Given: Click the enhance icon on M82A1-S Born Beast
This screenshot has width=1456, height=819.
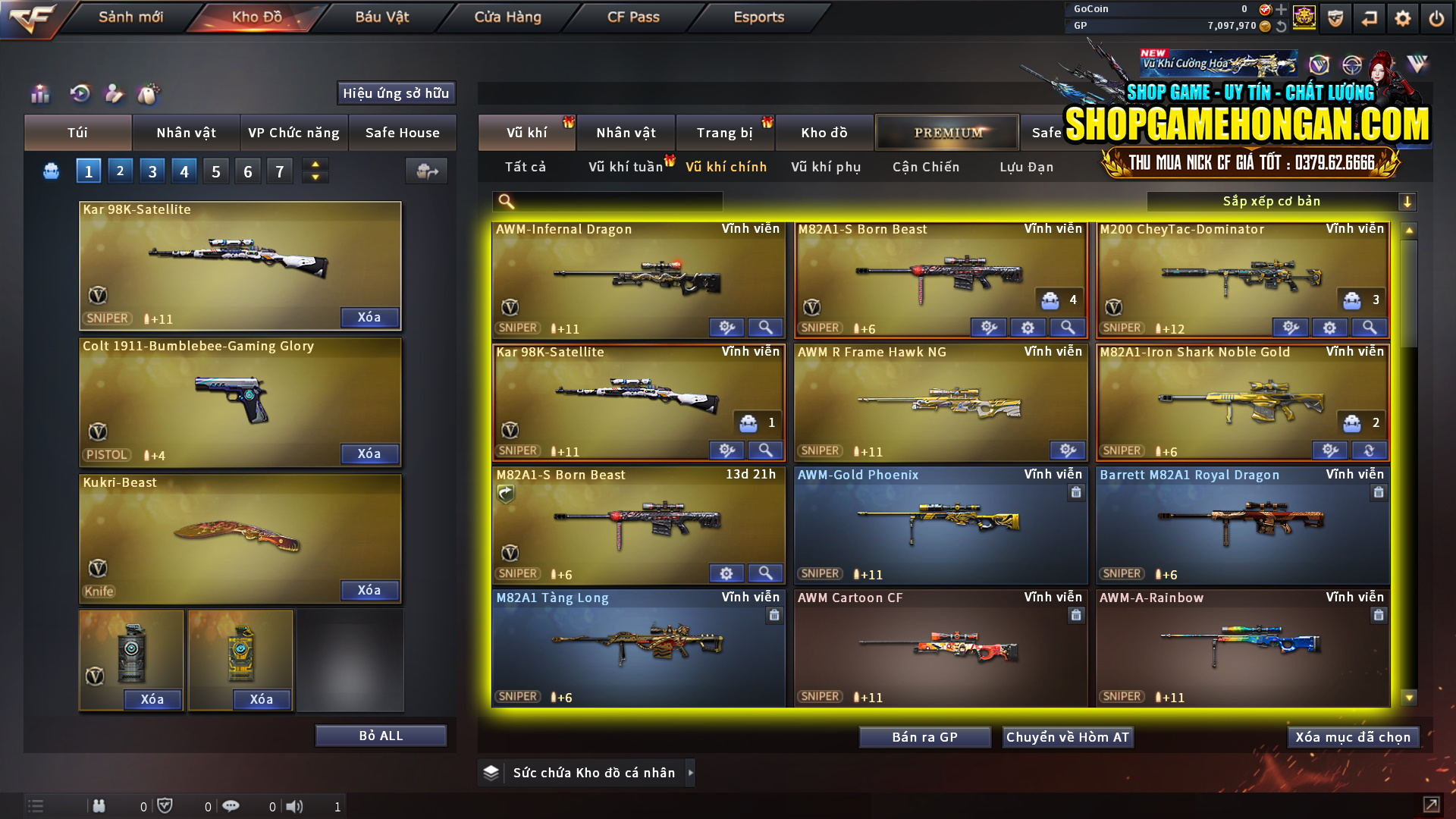Looking at the screenshot, I should (988, 328).
